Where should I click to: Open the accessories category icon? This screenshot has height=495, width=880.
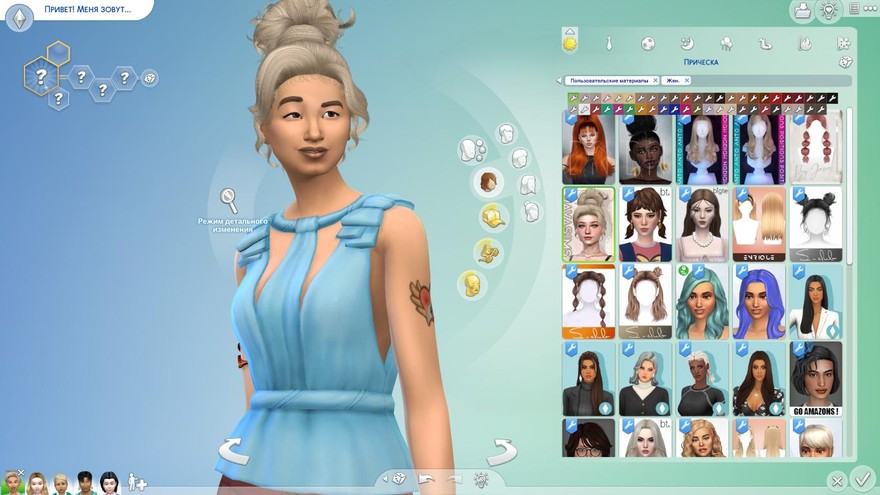pyautogui.click(x=489, y=251)
